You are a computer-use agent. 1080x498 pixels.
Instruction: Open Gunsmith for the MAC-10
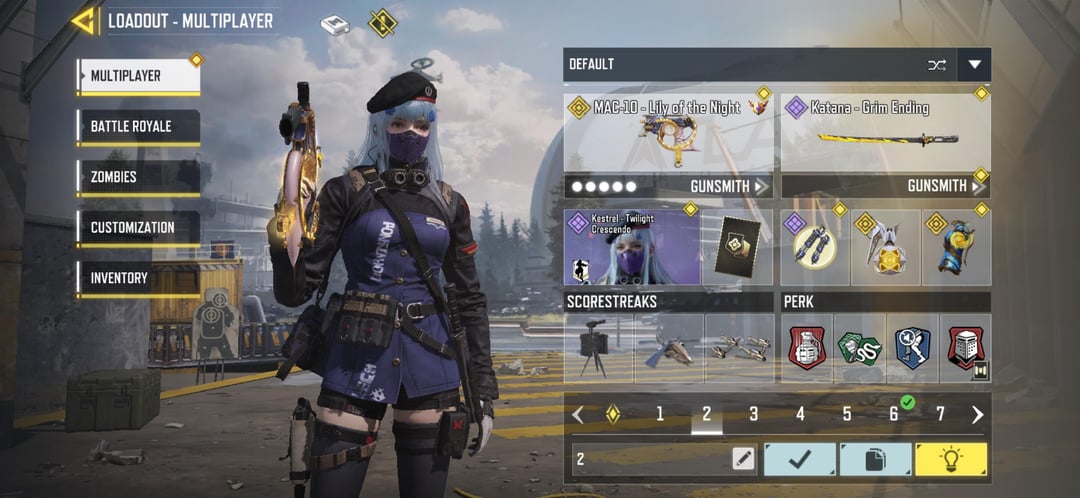point(729,186)
